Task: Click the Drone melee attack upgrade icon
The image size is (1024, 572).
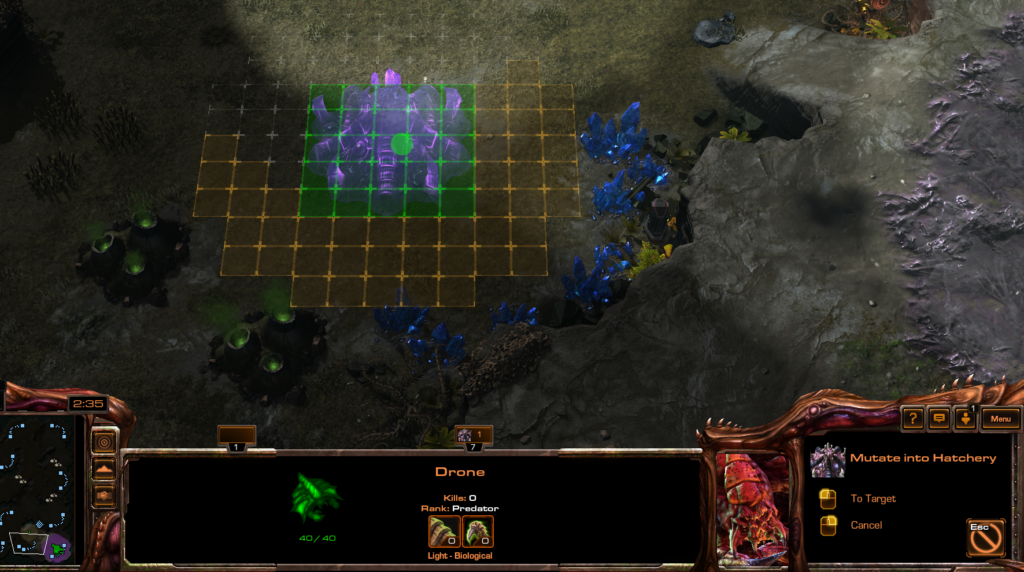Action: [444, 531]
